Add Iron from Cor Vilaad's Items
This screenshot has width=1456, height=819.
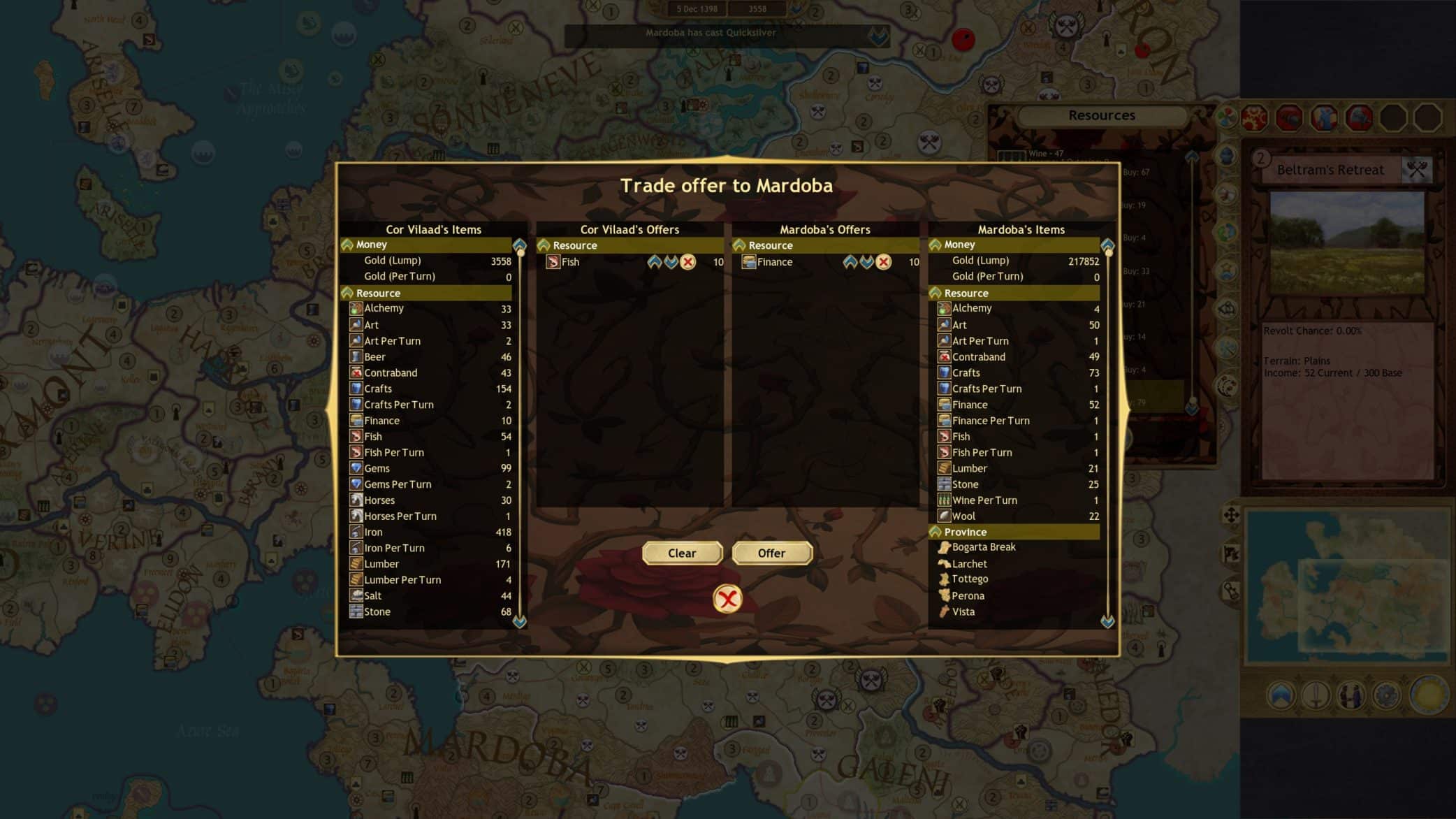click(x=374, y=532)
